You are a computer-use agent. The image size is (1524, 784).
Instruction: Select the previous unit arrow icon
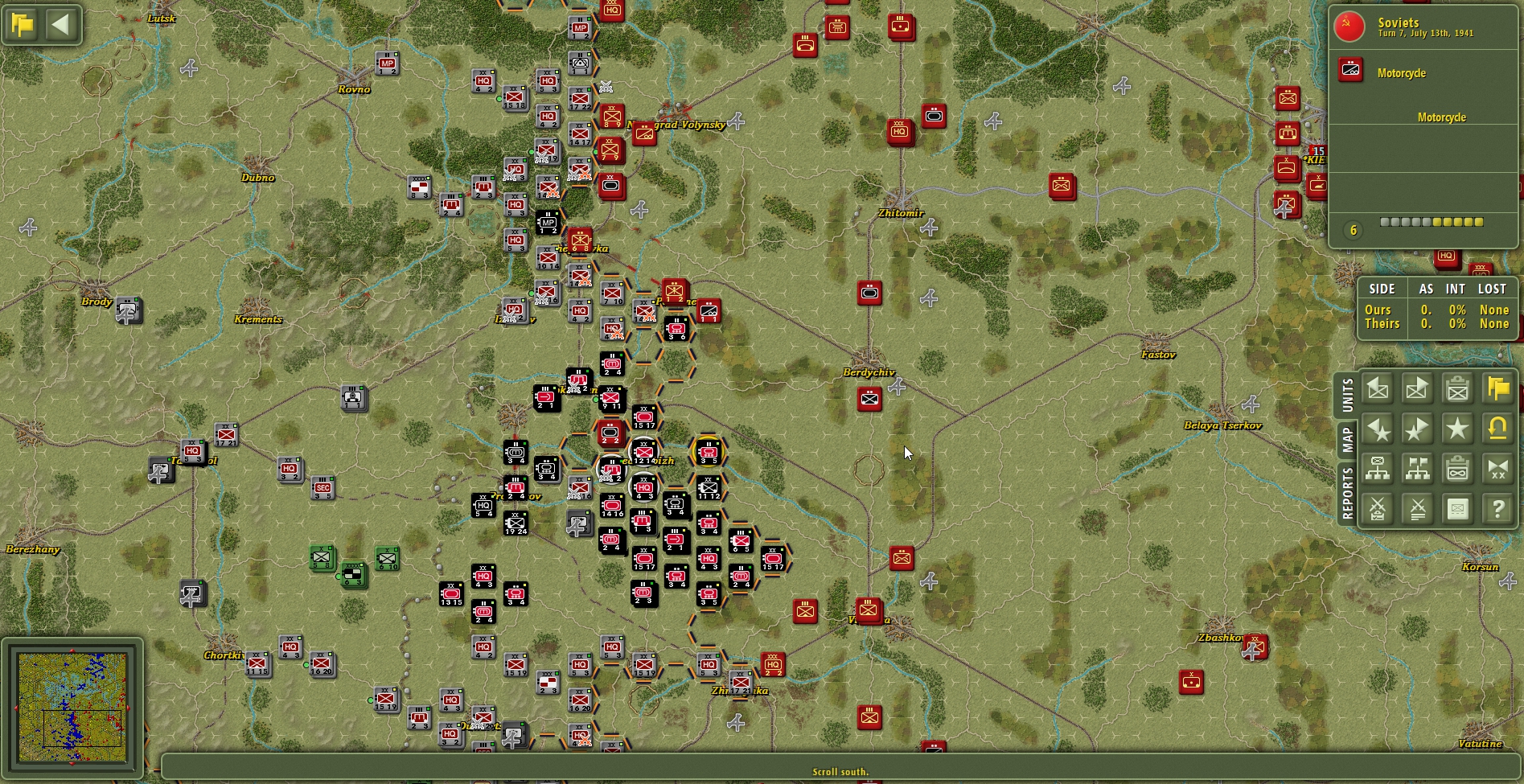(x=1377, y=388)
